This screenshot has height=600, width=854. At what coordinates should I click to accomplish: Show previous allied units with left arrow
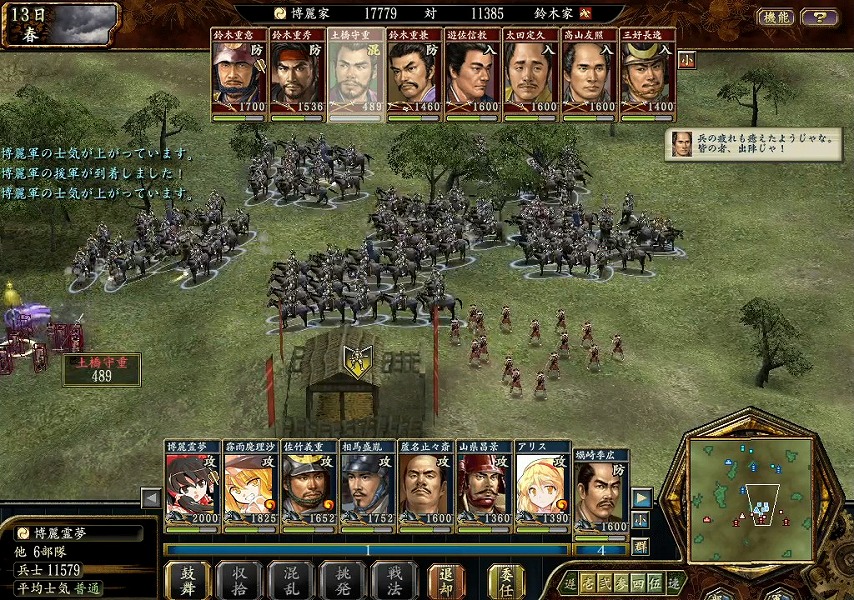tap(151, 498)
